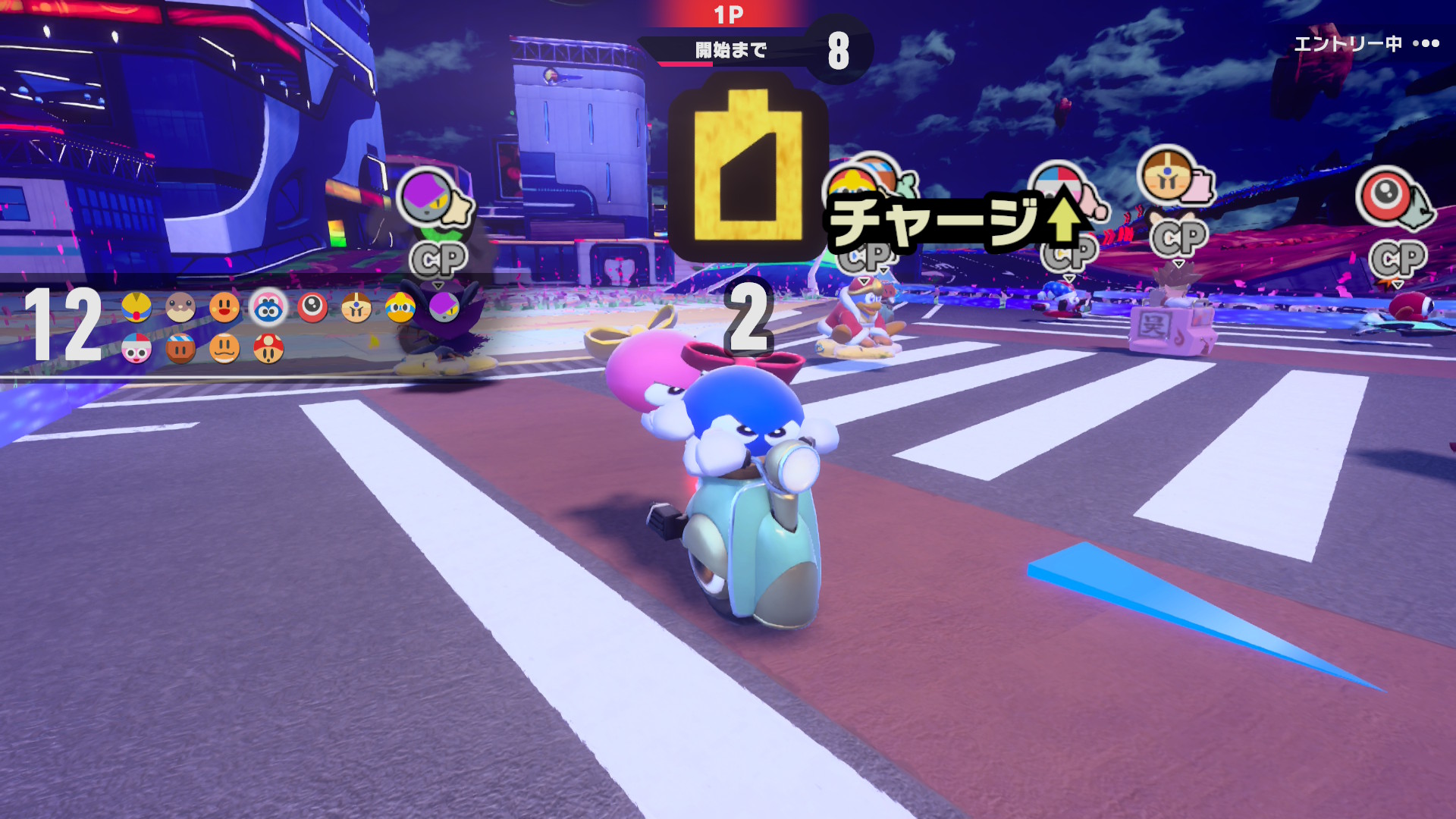The width and height of the screenshot is (1456, 819).
Task: Select the brown blue-bandana racer roster icon
Action: tap(180, 348)
